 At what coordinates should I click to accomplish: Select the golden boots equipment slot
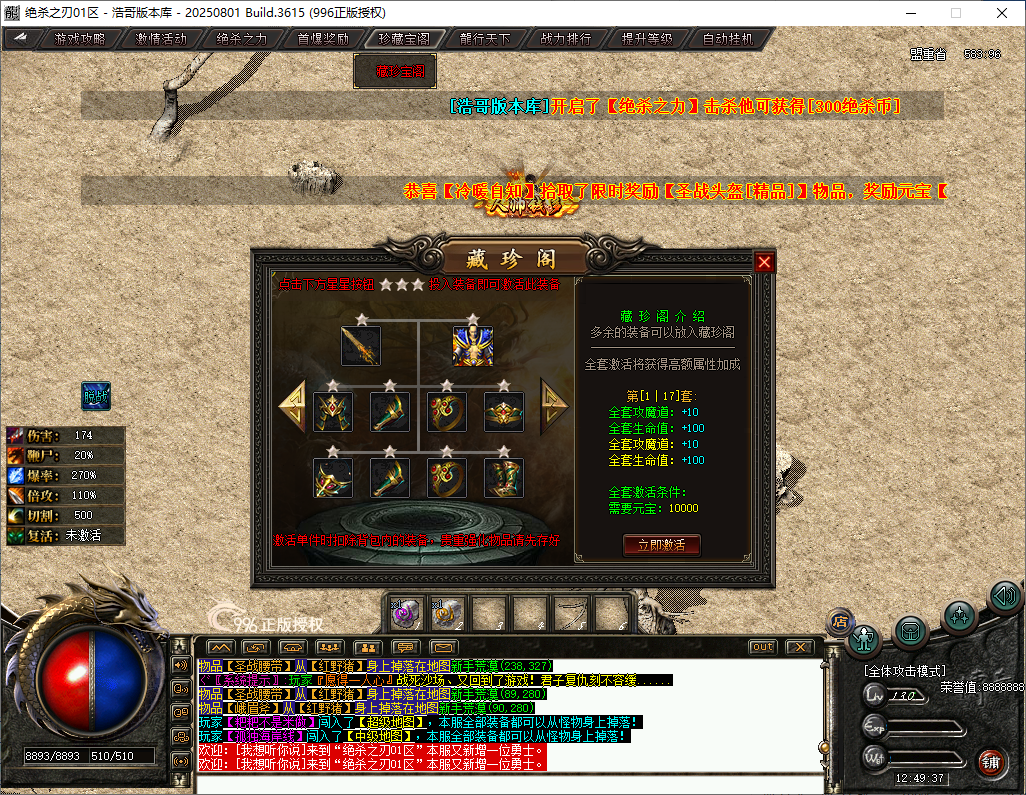pyautogui.click(x=504, y=478)
